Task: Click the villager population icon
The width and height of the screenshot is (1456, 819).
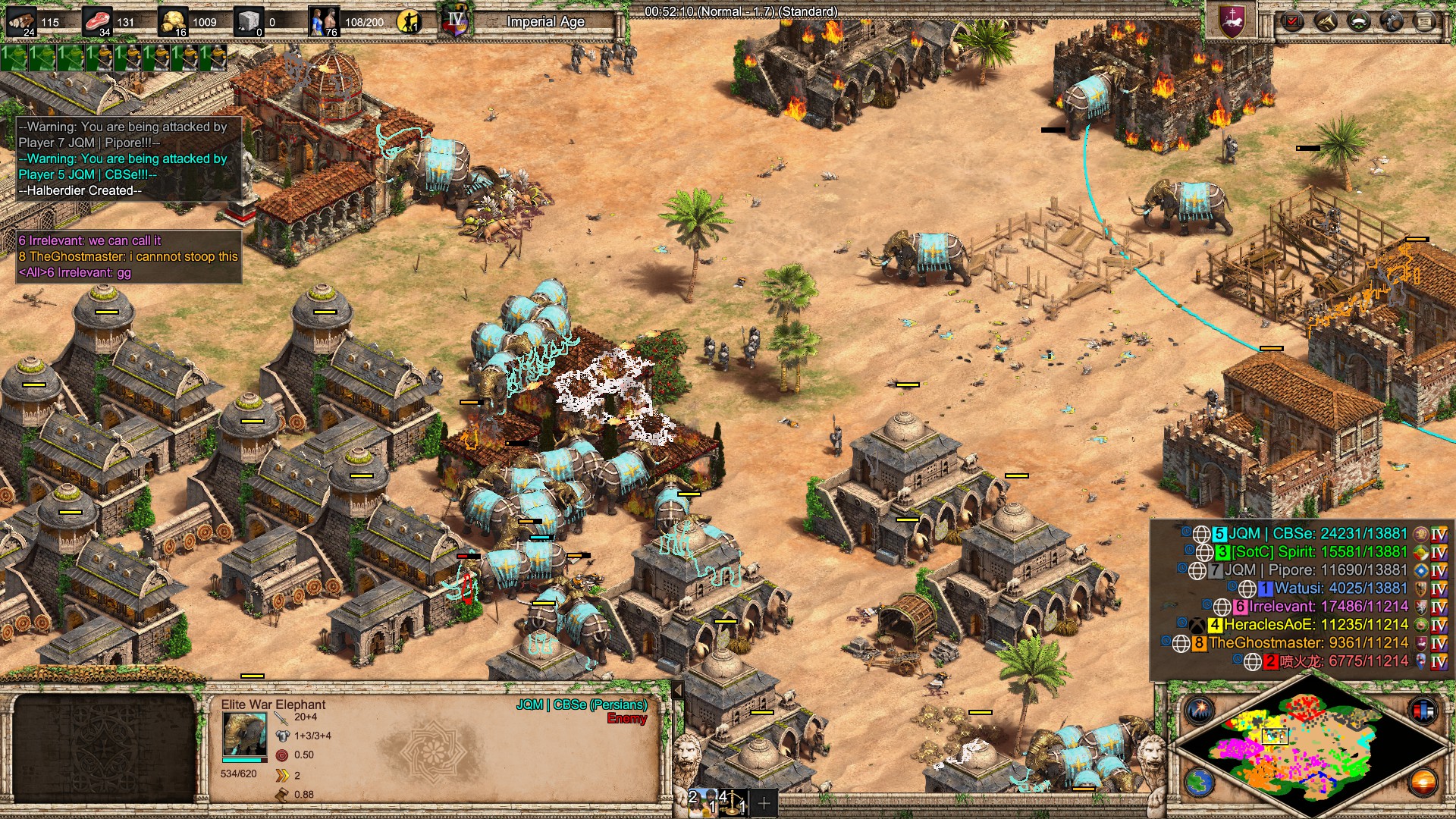Action: (x=324, y=22)
